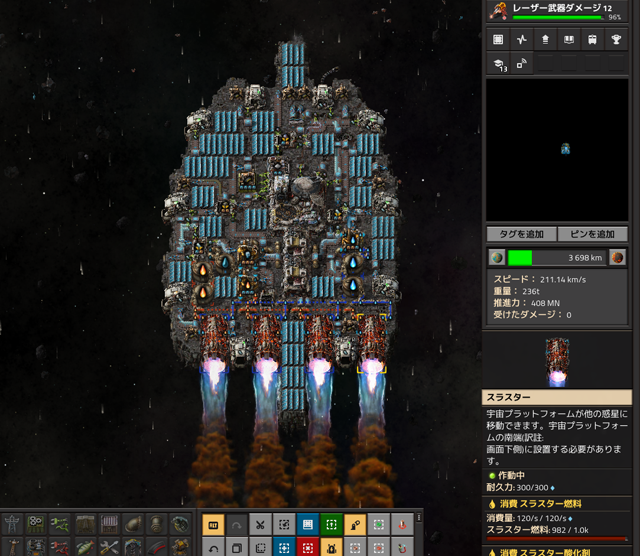Viewport: 640px width, 556px height.
Task: Open the minimap showing the platform
Action: [x=561, y=150]
